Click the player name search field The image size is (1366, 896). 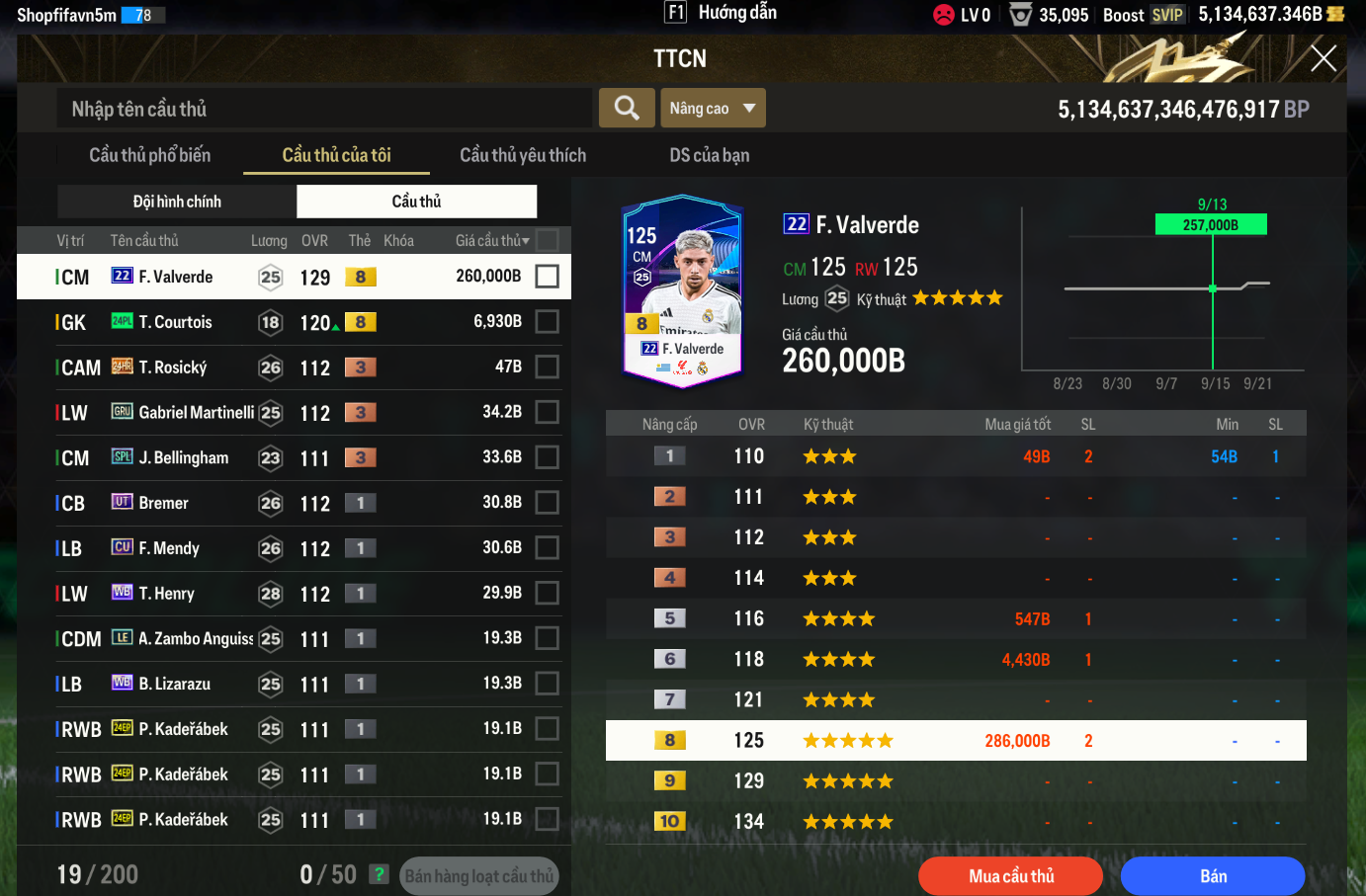[x=324, y=109]
